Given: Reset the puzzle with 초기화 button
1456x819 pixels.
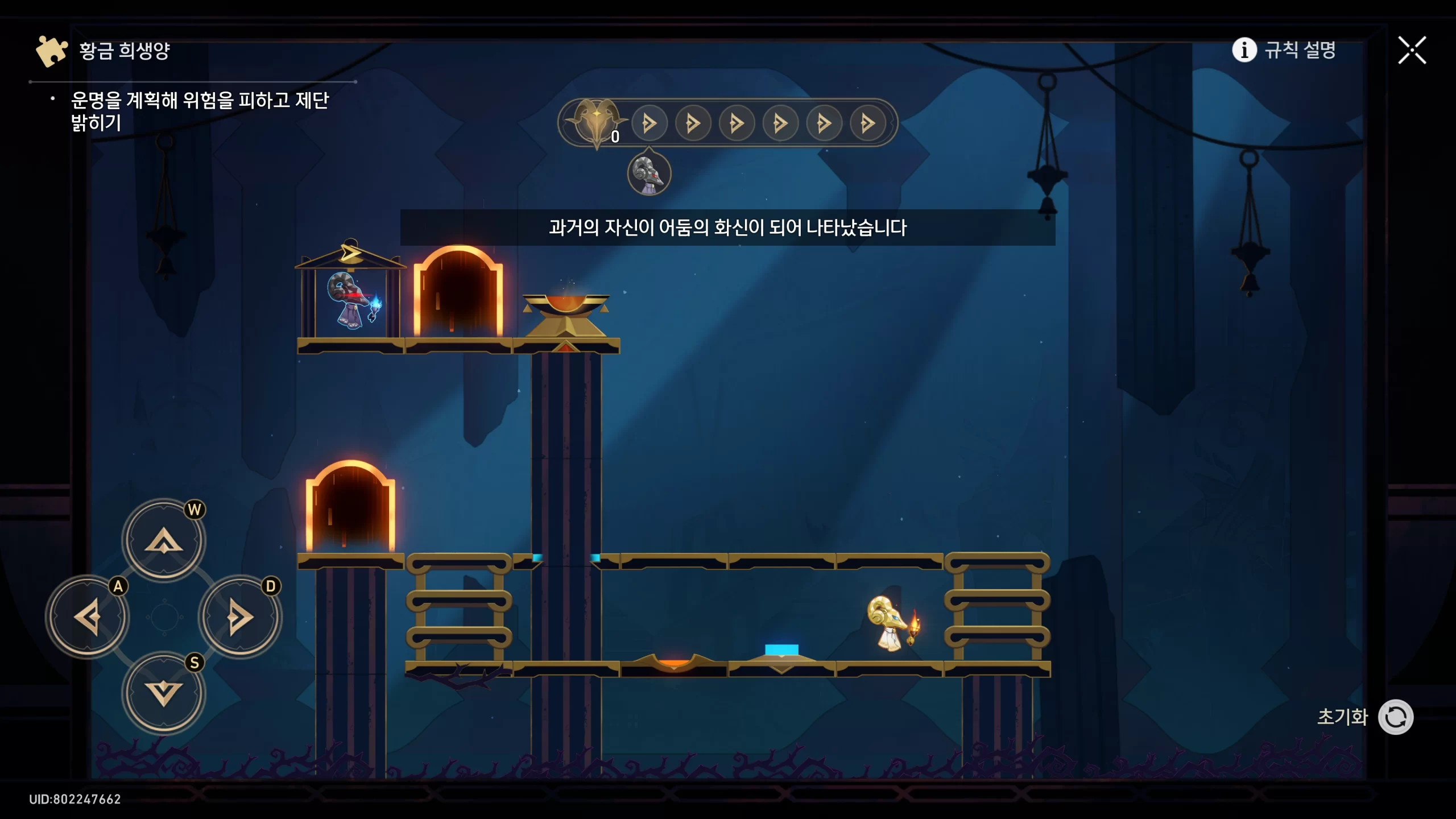Looking at the screenshot, I should pyautogui.click(x=1395, y=717).
